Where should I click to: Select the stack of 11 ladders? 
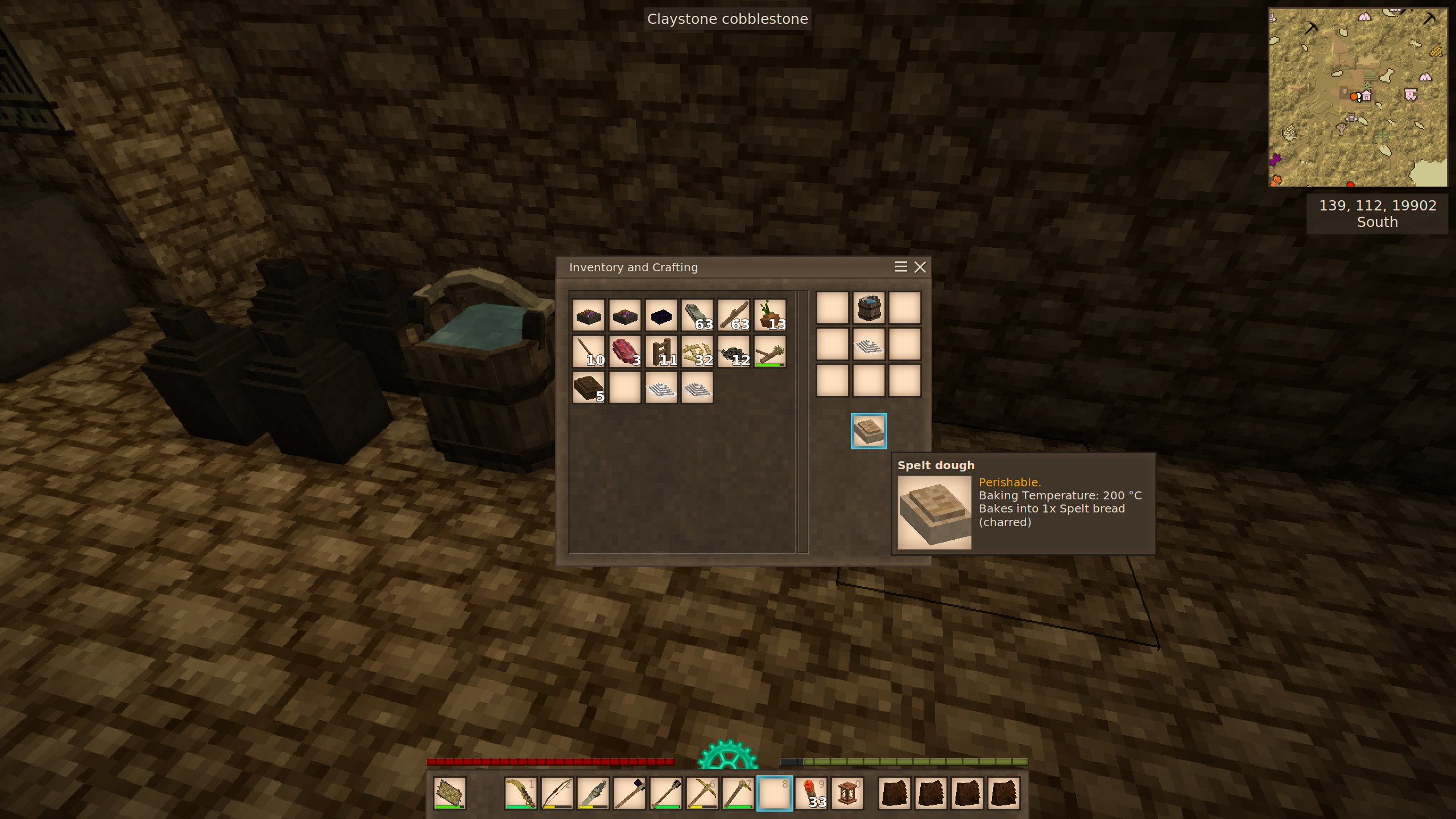661,351
